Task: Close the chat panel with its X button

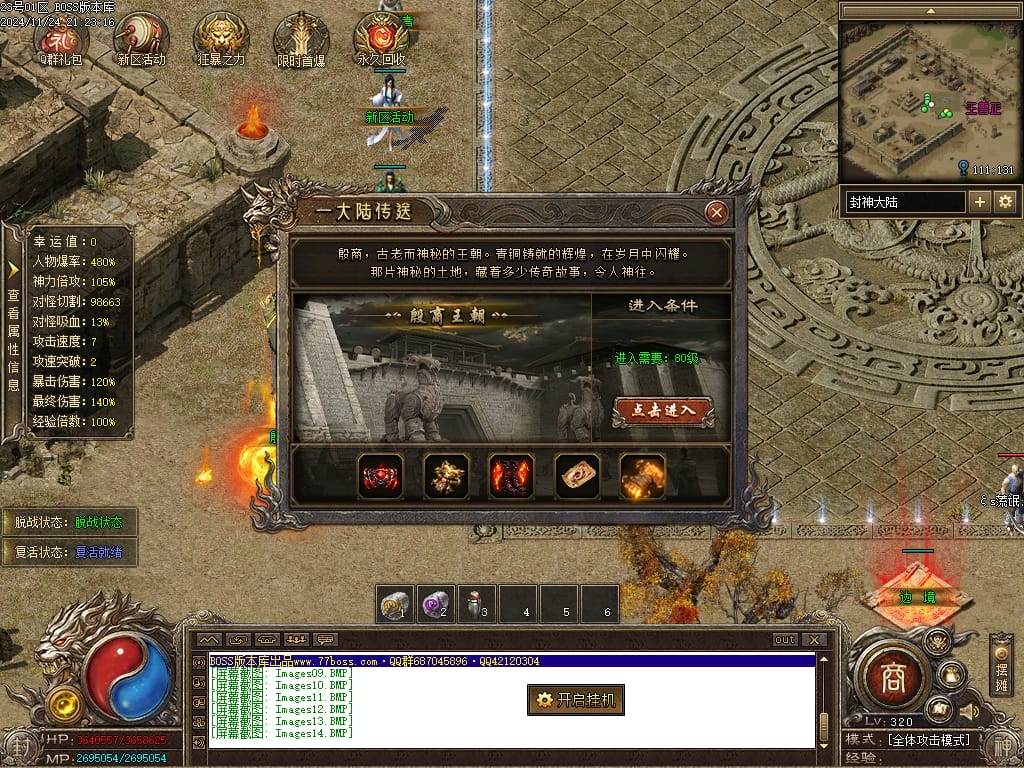Action: point(814,640)
